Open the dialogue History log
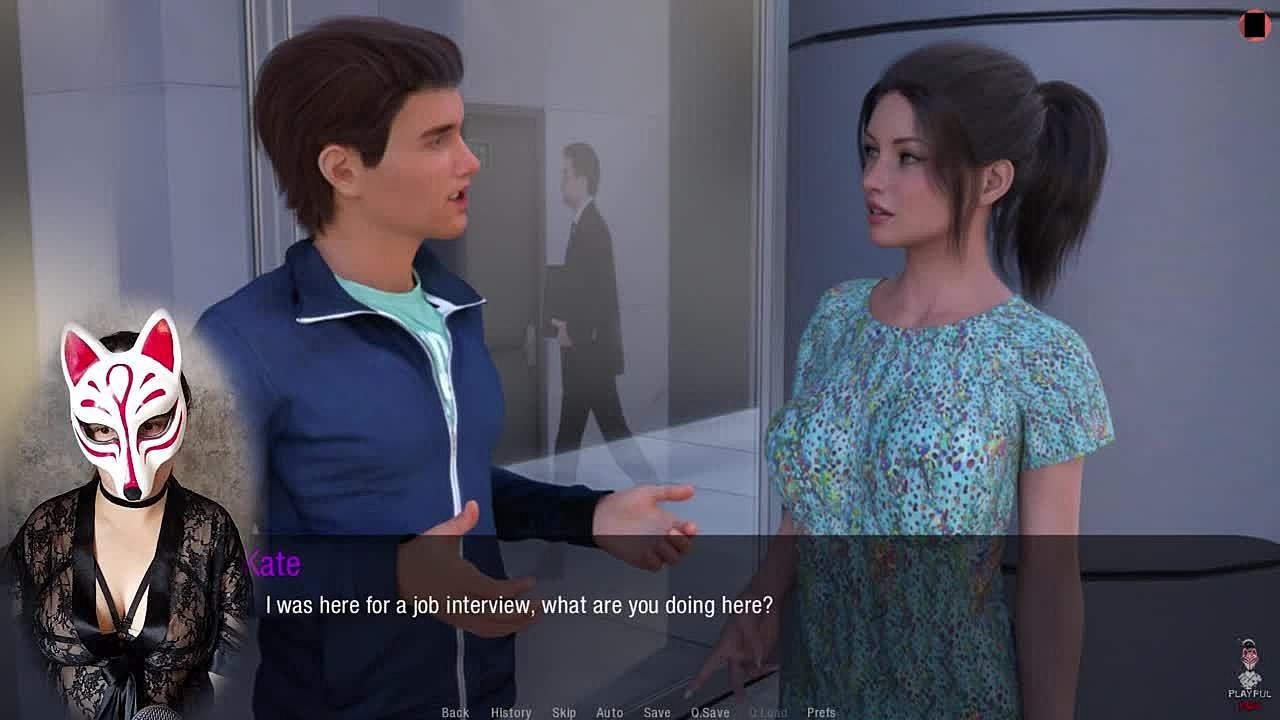The image size is (1280, 720). (x=510, y=712)
